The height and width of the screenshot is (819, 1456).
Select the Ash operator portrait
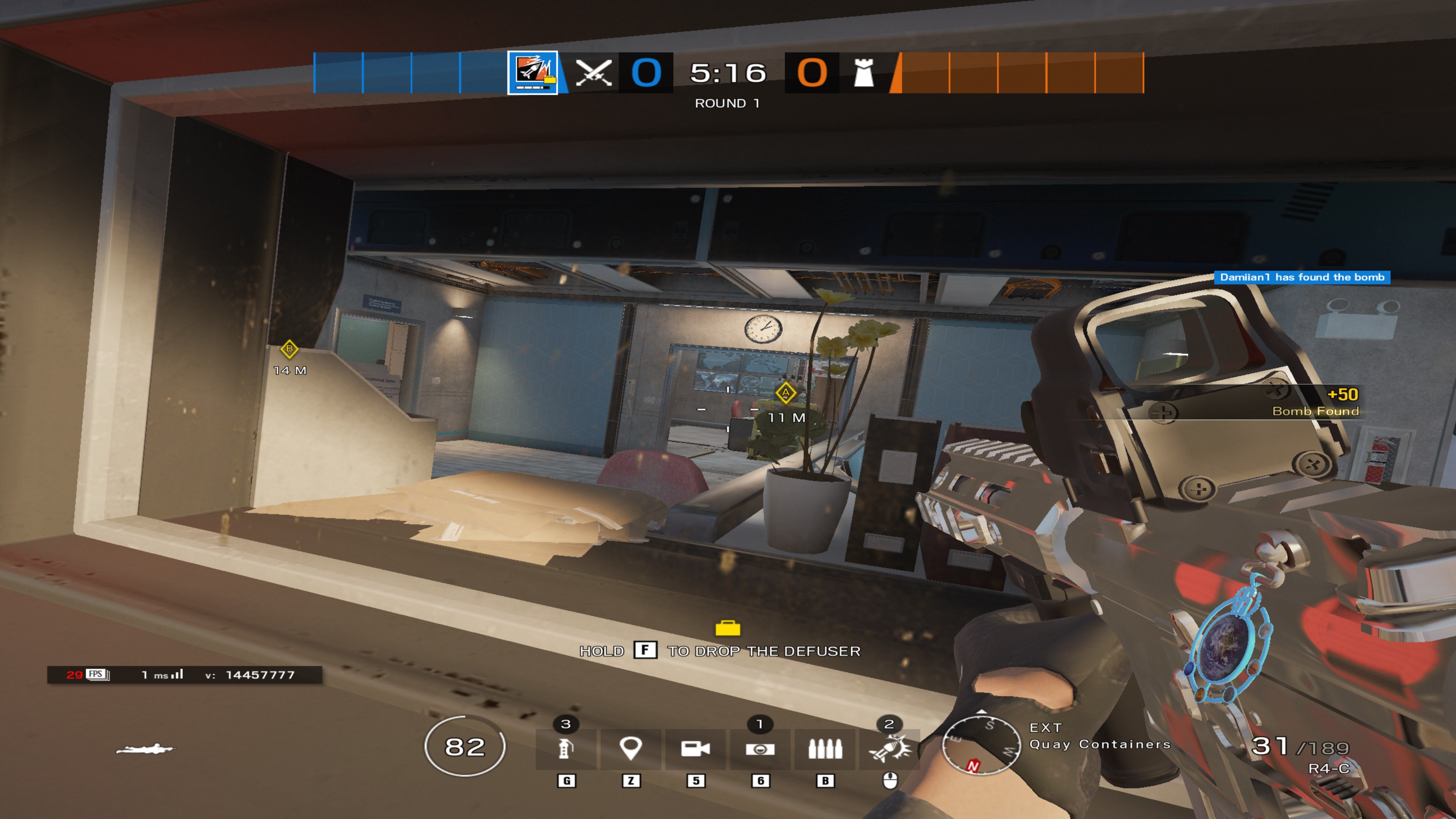coord(532,73)
